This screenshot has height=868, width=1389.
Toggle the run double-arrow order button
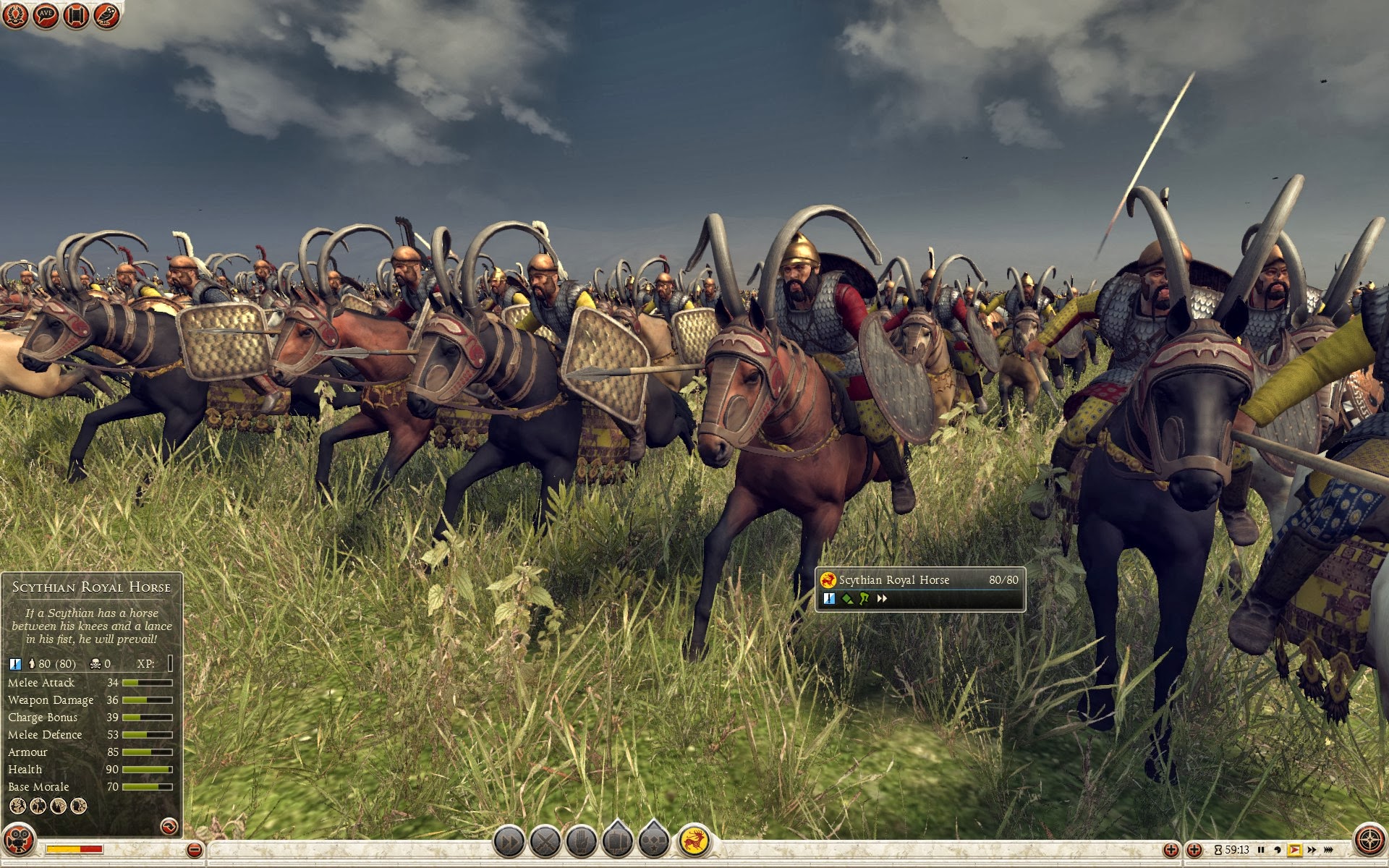pos(509,842)
